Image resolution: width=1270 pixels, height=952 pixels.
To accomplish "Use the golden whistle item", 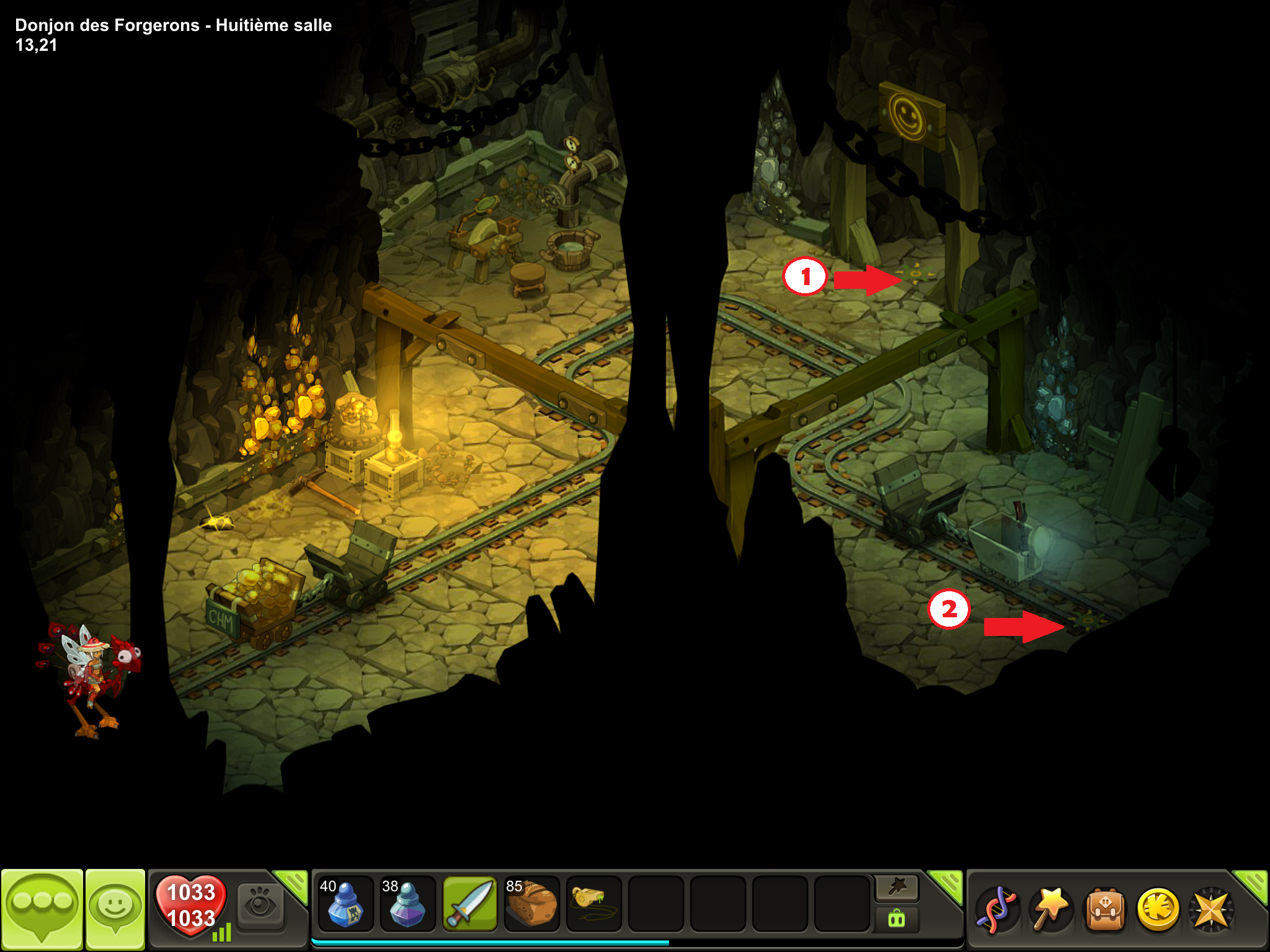I will click(x=593, y=904).
